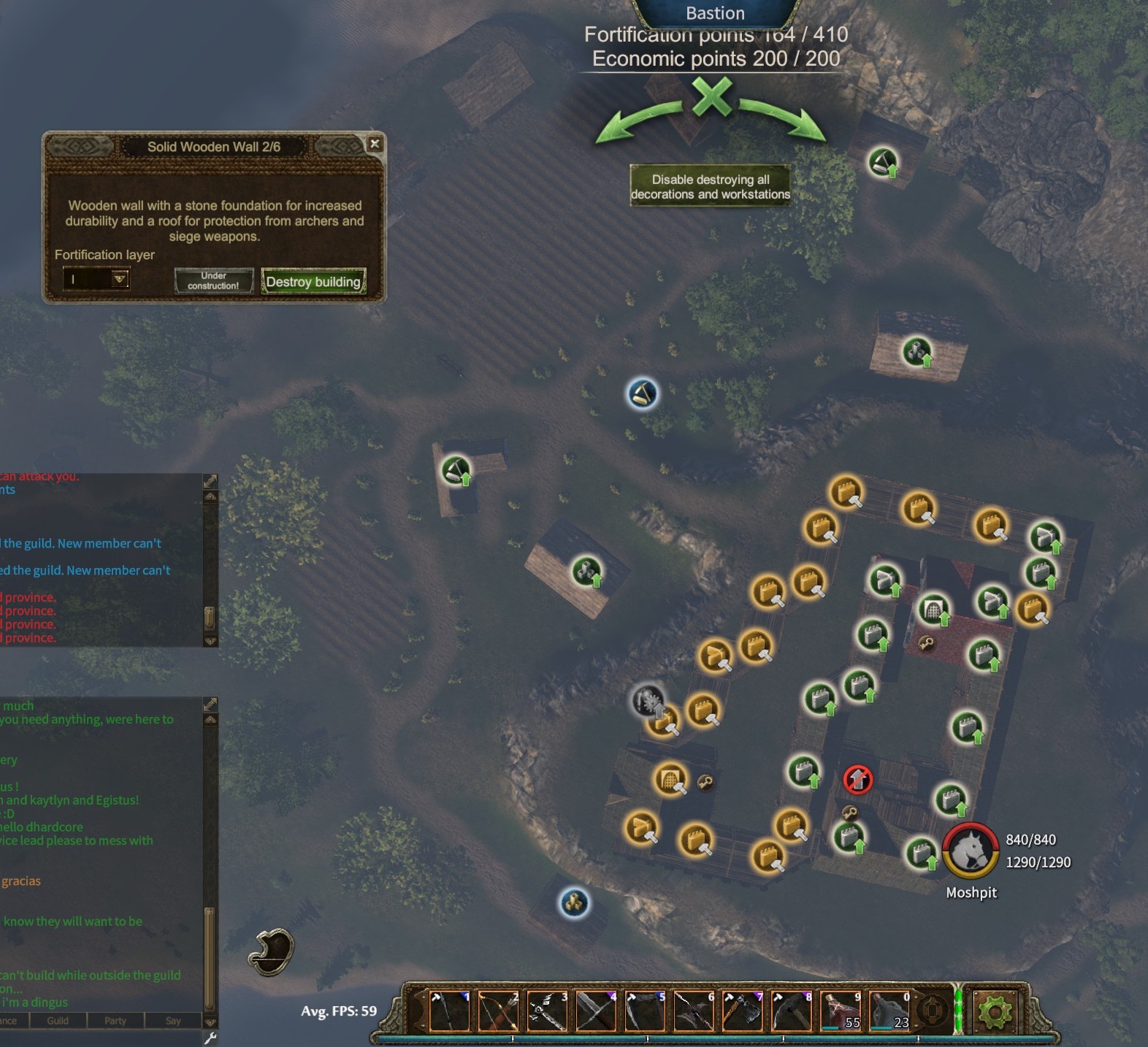The width and height of the screenshot is (1148, 1047).
Task: Open the green gear settings button
Action: click(995, 1012)
